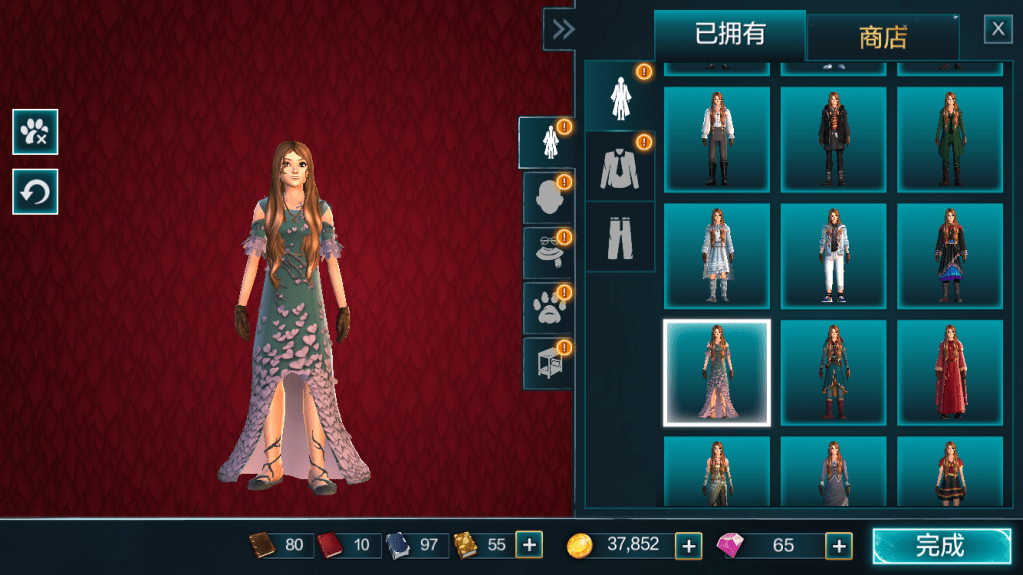Choose the jacket tops subcategory

pyautogui.click(x=619, y=166)
